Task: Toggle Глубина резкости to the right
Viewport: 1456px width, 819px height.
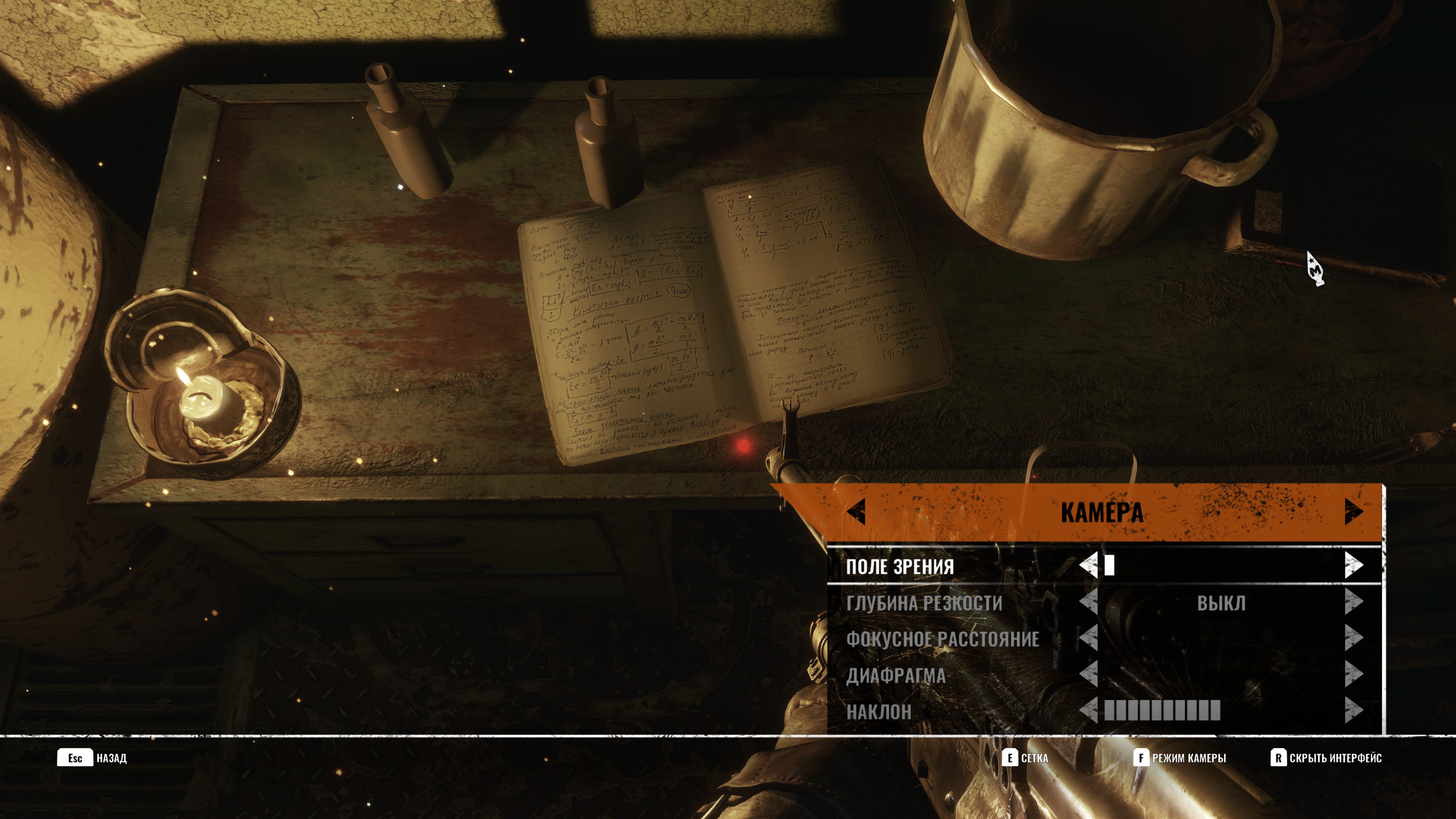Action: point(1353,602)
